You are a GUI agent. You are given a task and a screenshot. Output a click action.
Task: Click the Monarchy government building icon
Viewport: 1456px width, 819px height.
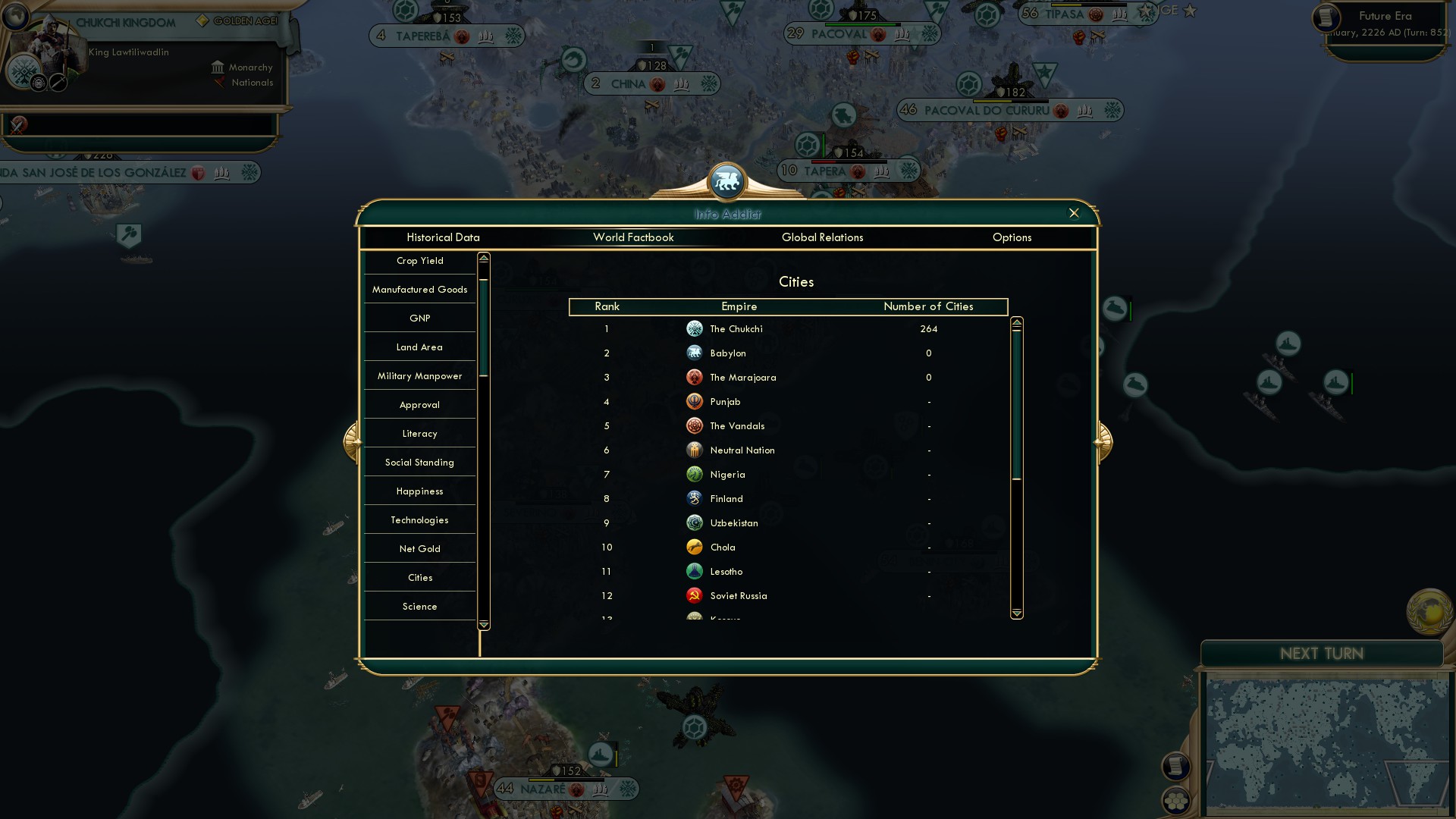click(218, 67)
